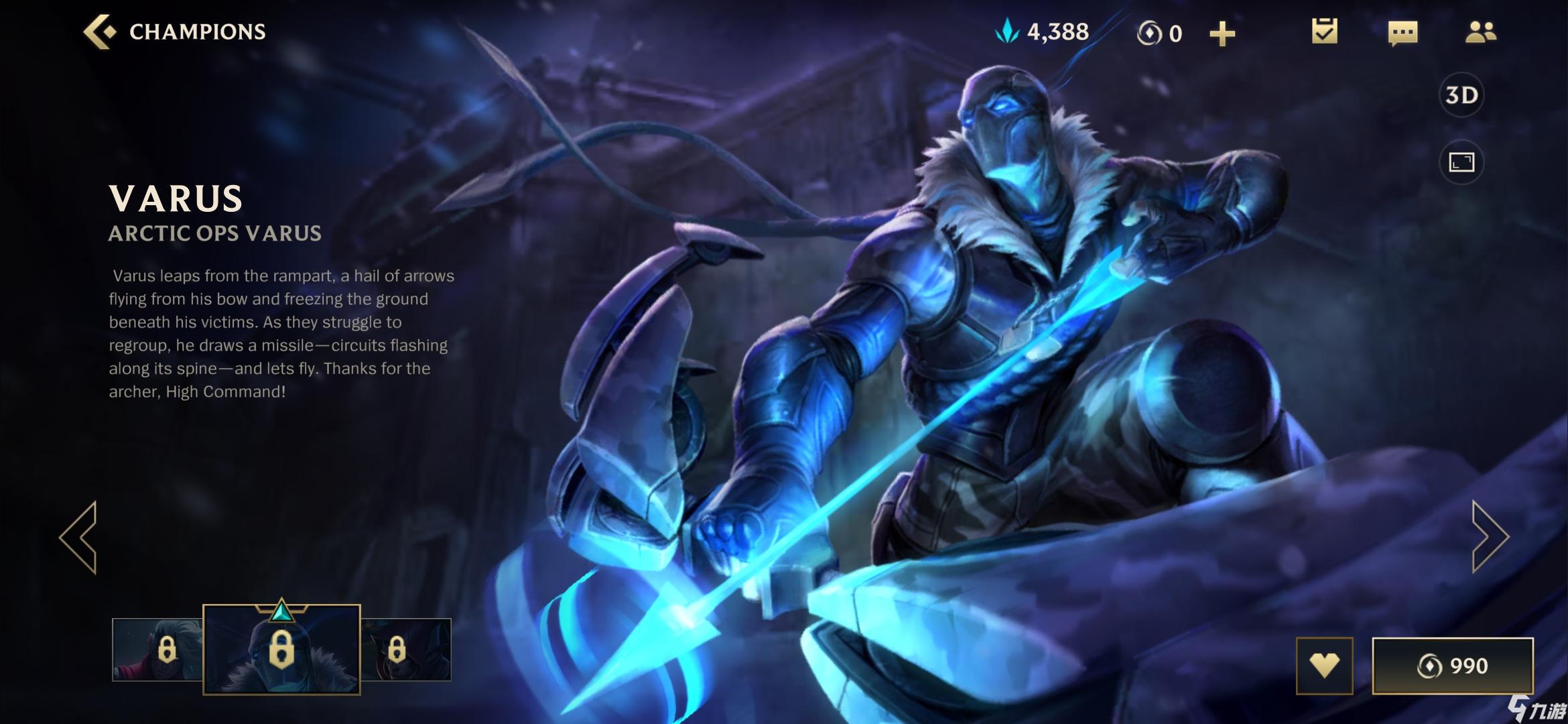Image resolution: width=1568 pixels, height=724 pixels.
Task: Add more Wild Cores with the plus button
Action: click(1222, 34)
